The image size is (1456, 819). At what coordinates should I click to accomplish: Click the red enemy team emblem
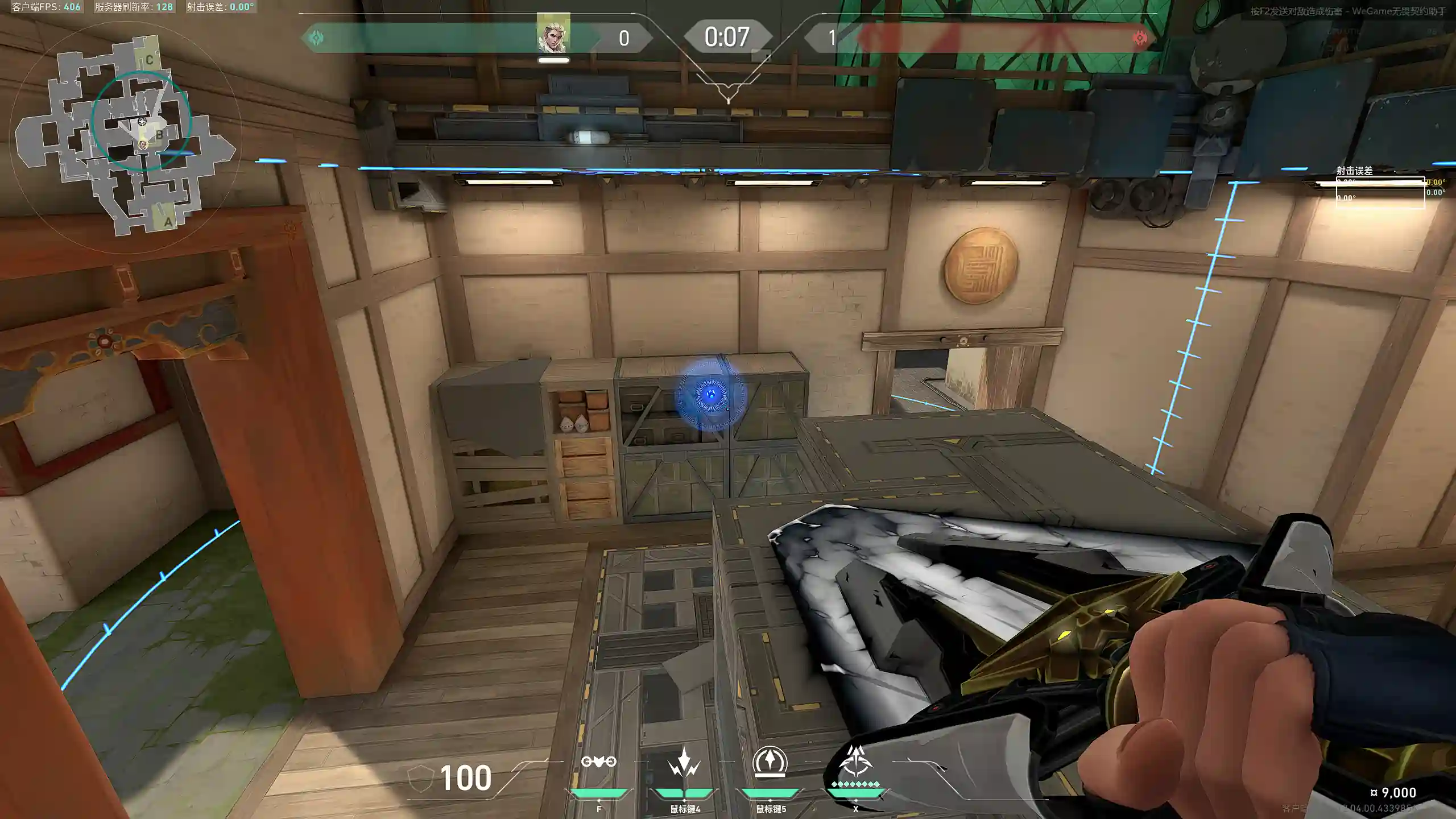[x=1139, y=38]
